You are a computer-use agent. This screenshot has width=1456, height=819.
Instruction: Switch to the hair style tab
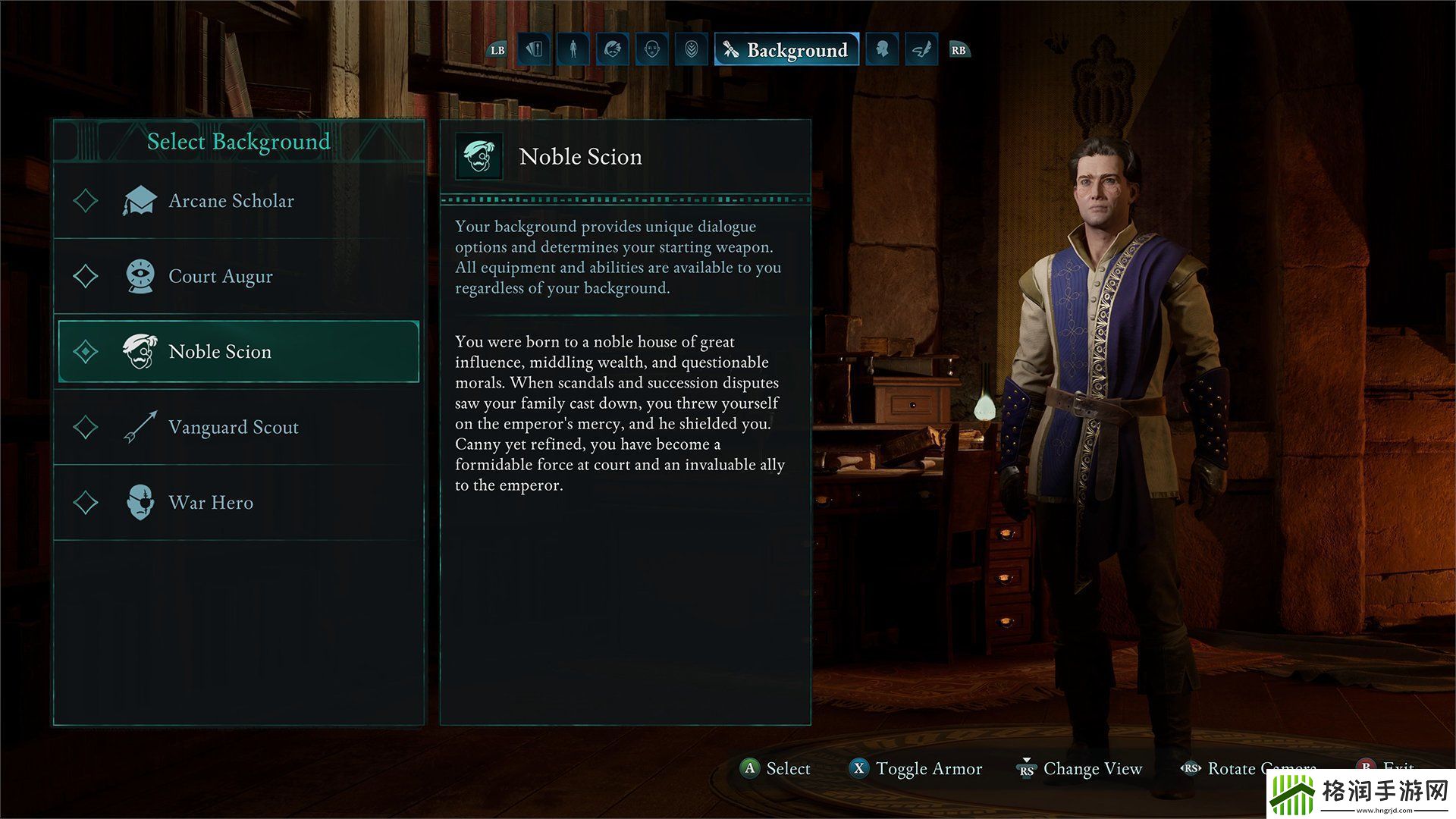(613, 50)
